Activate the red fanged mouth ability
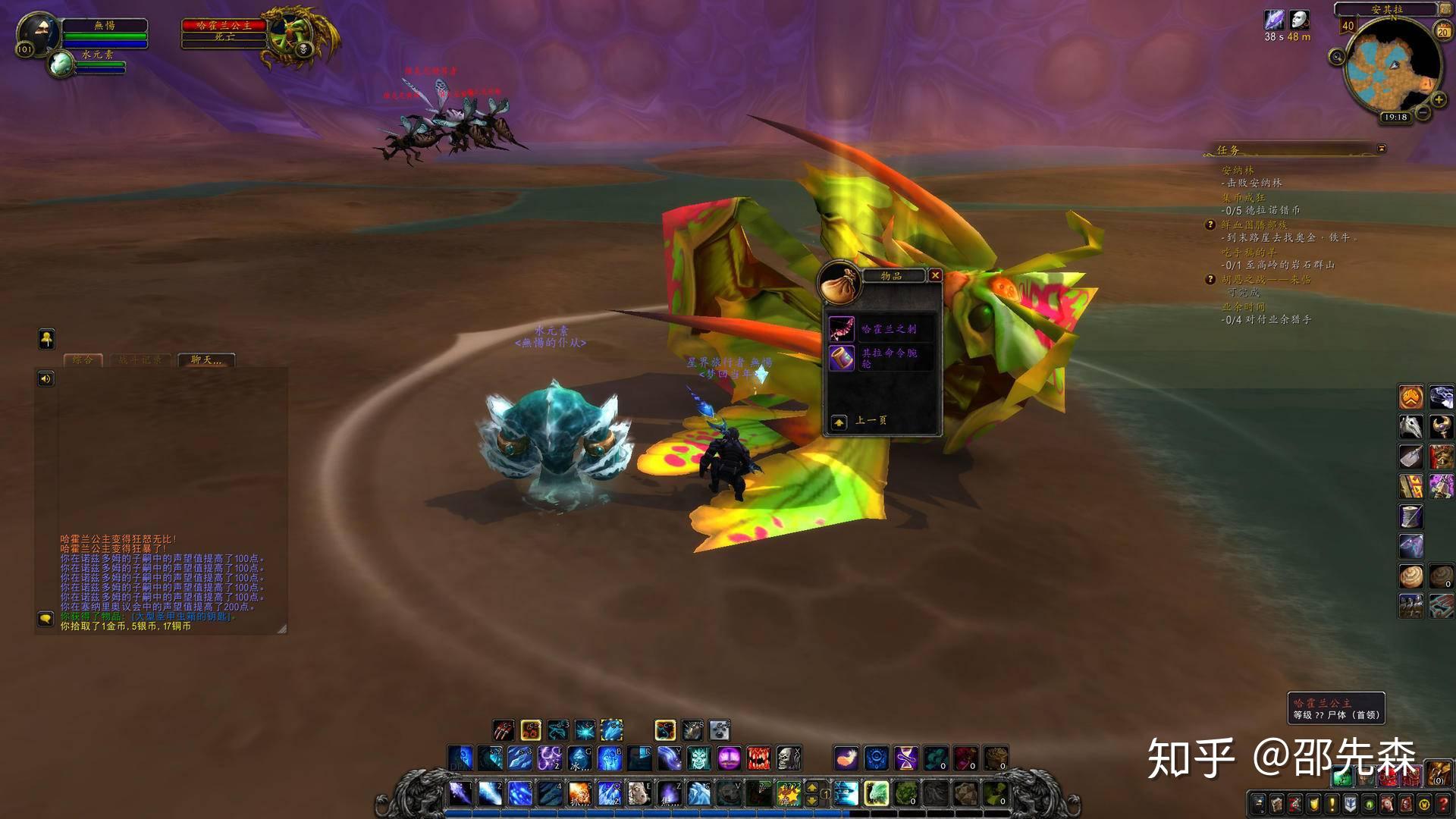1456x819 pixels. 758,758
